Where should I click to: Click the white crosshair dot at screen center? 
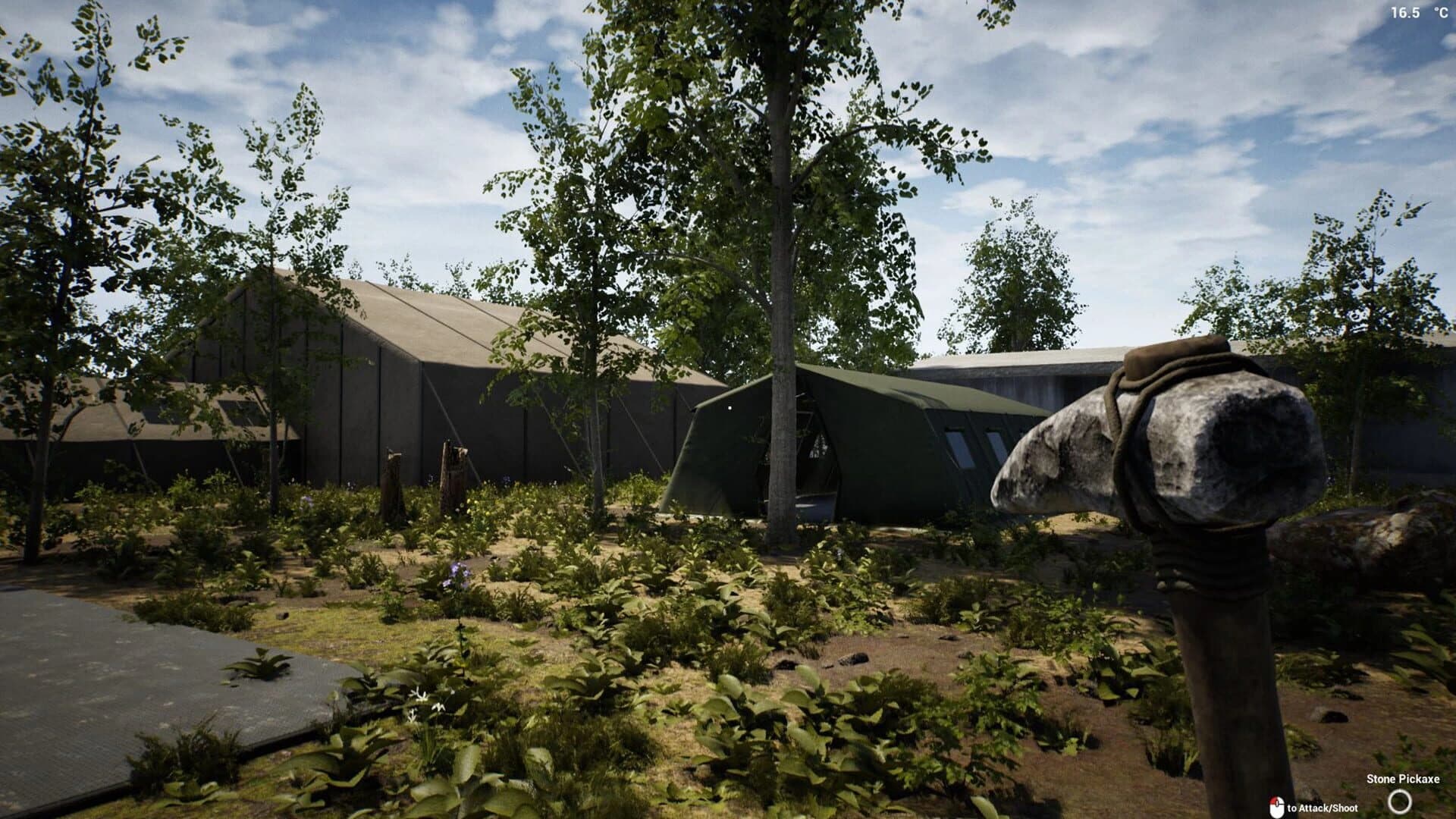pyautogui.click(x=728, y=408)
